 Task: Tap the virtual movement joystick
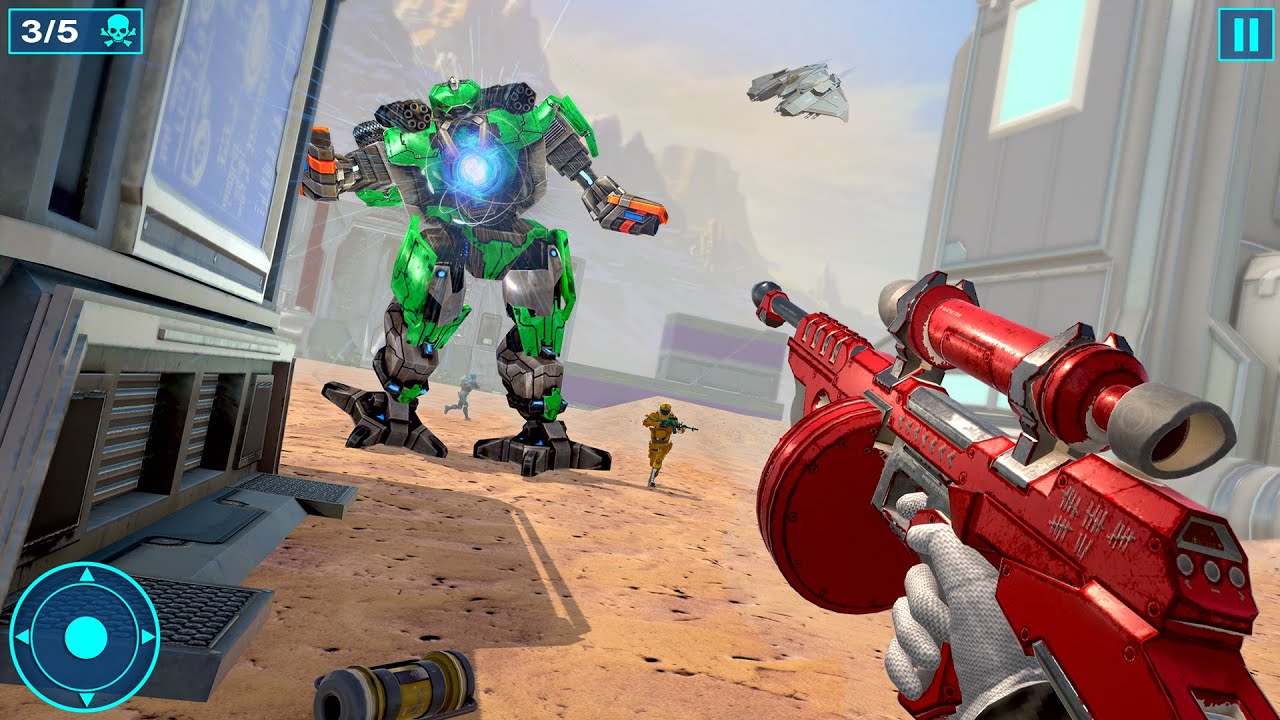(x=85, y=637)
